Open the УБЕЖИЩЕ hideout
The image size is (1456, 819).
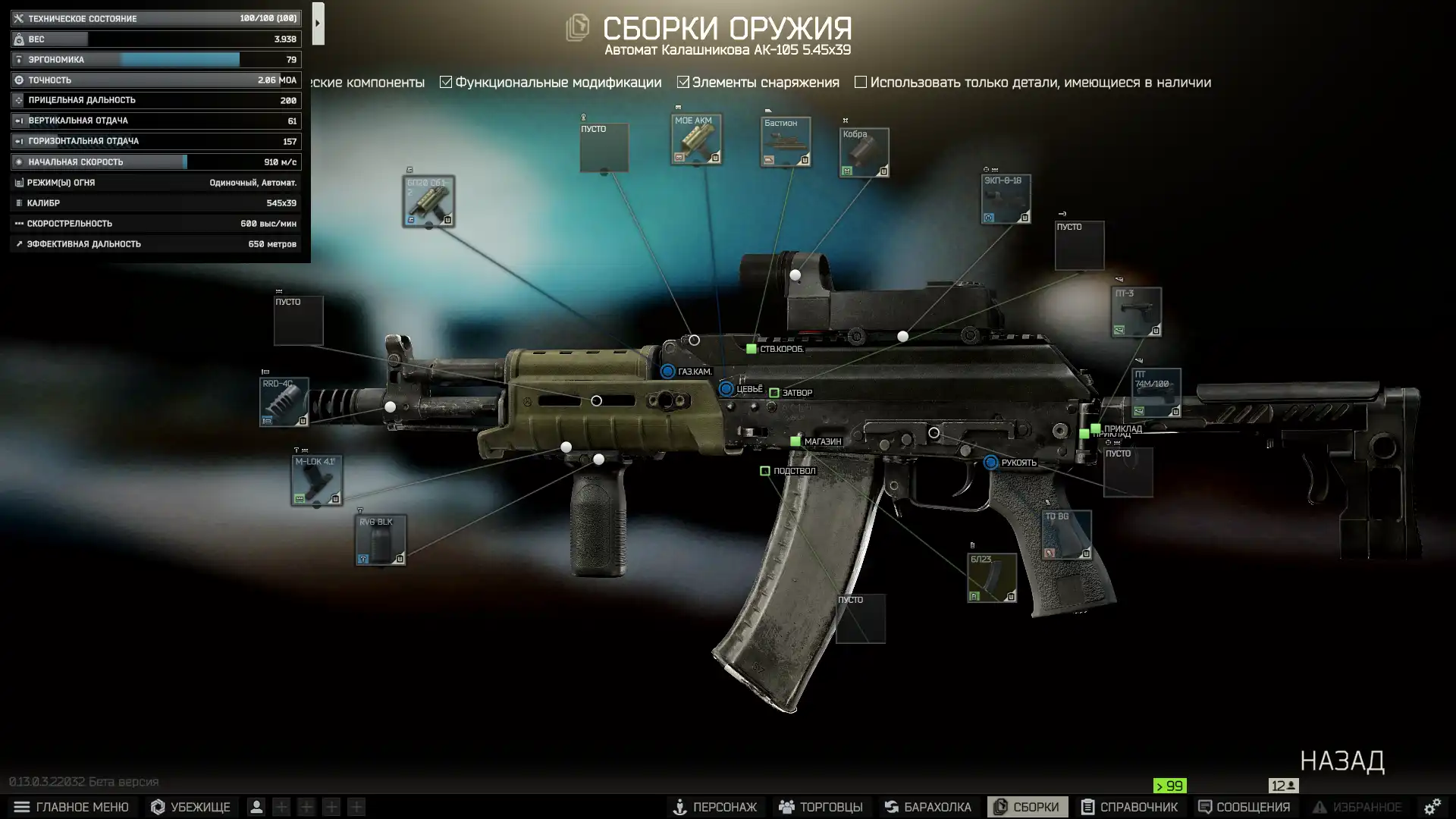coord(190,807)
